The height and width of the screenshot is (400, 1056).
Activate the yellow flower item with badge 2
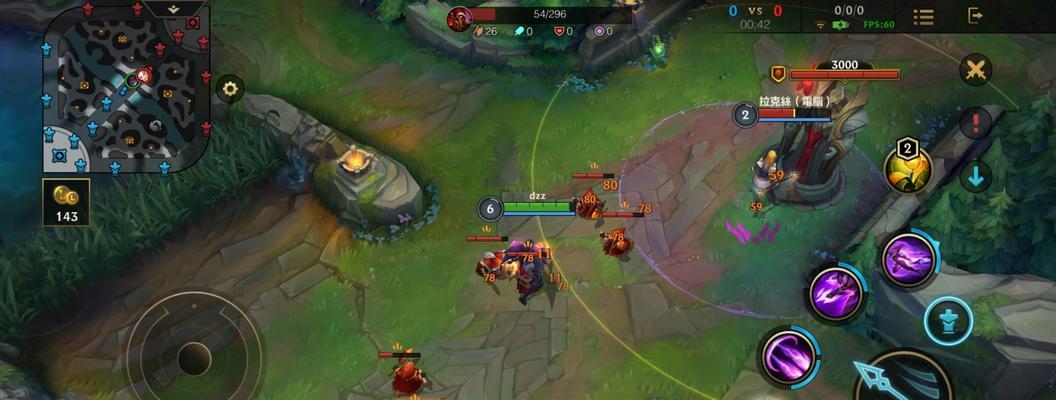click(x=908, y=168)
